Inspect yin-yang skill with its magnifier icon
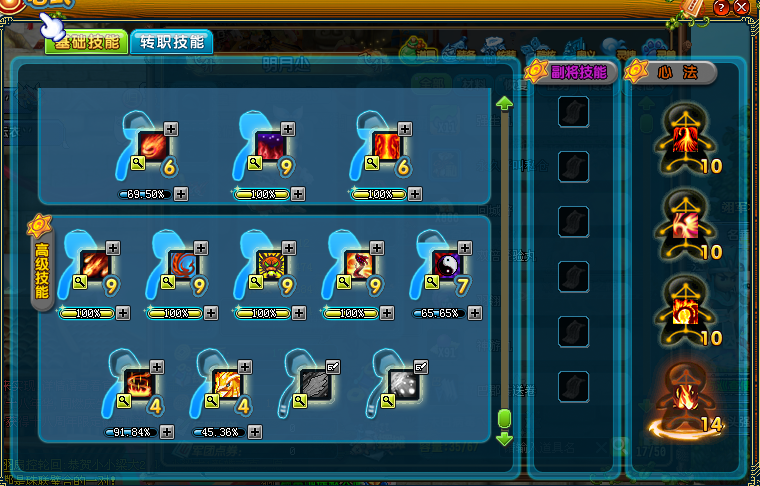This screenshot has width=760, height=486. [x=431, y=283]
